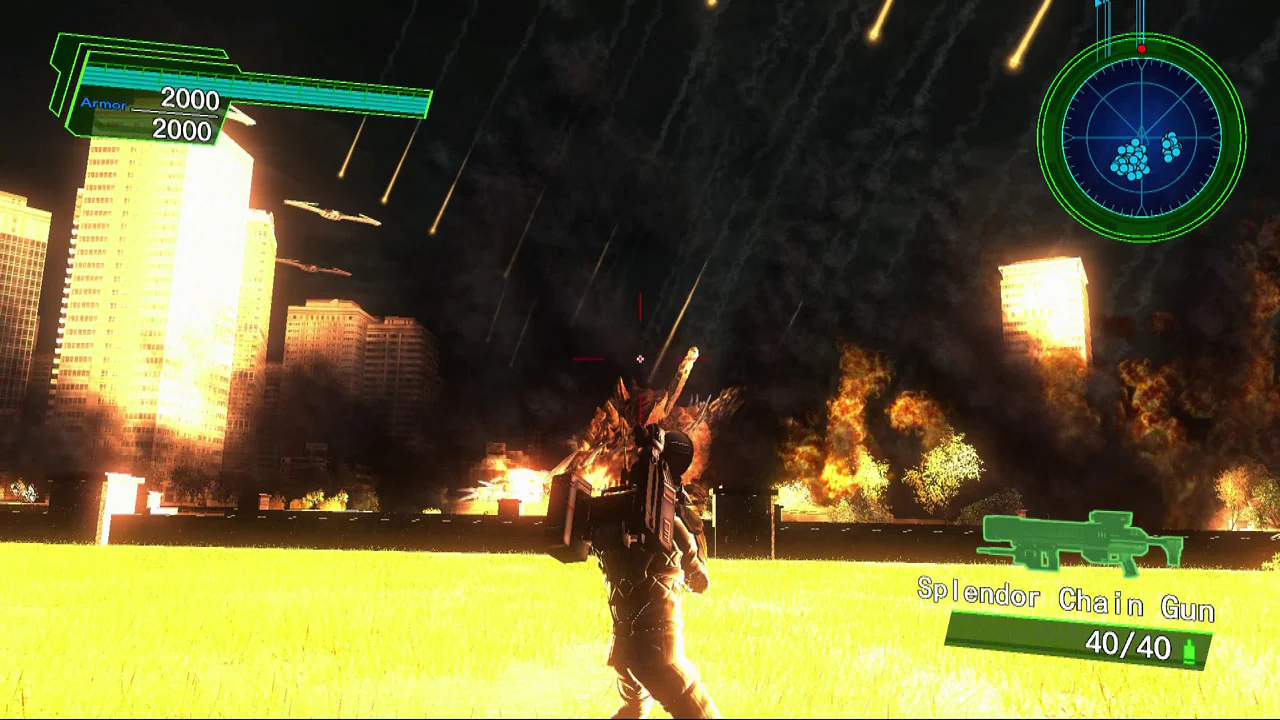The width and height of the screenshot is (1280, 720).
Task: Click the rightmost dot cluster on radar
Action: pyautogui.click(x=1170, y=148)
